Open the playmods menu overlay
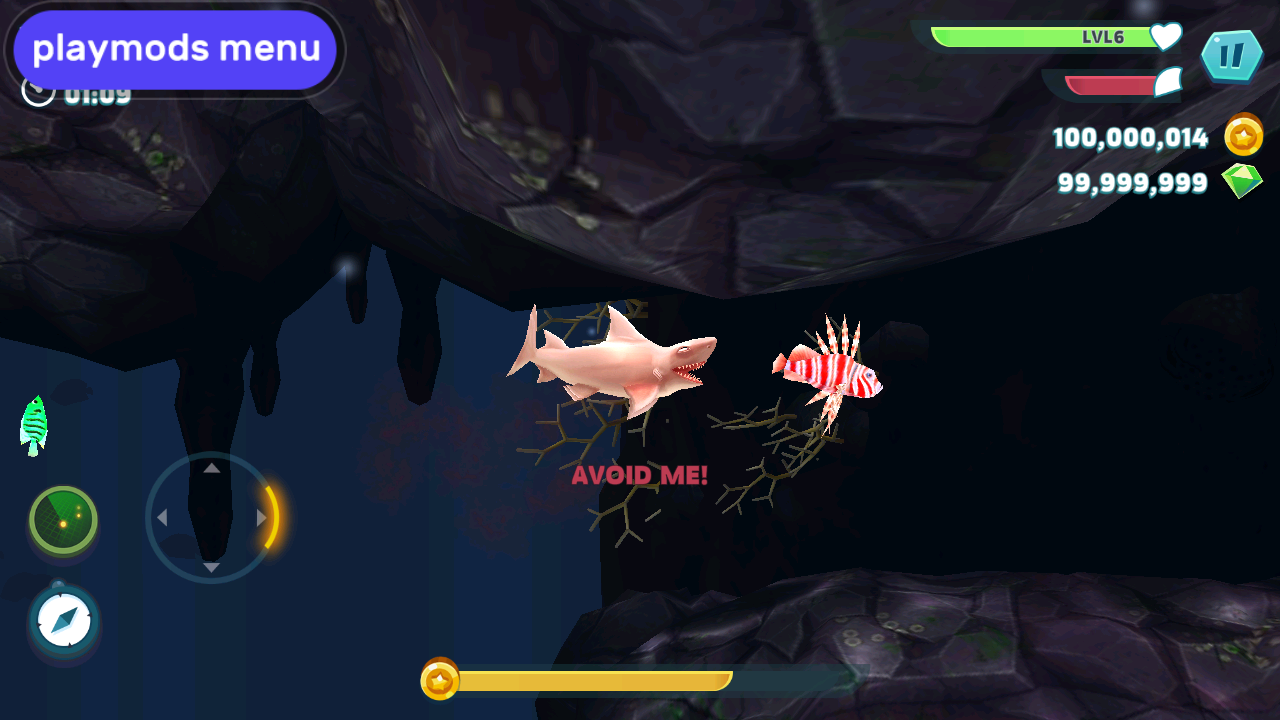This screenshot has width=1280, height=720. [x=176, y=49]
